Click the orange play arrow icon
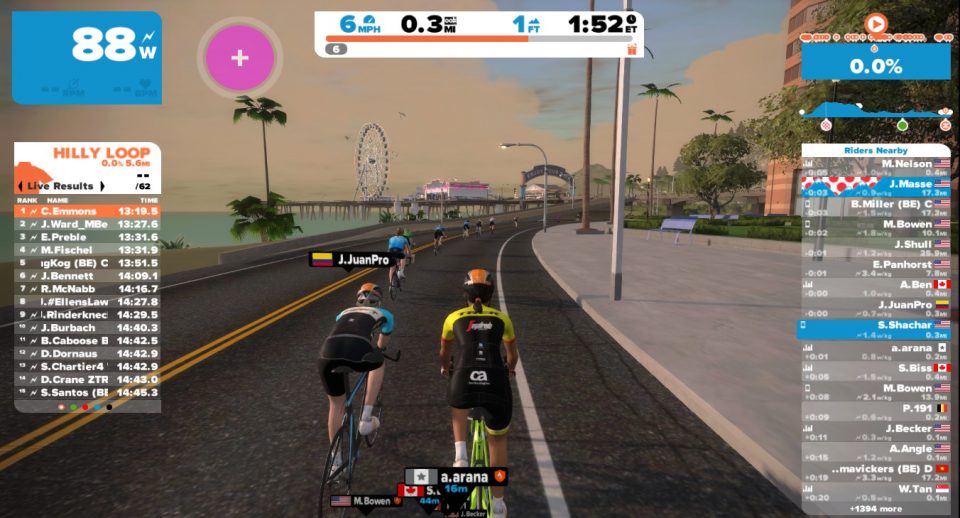This screenshot has width=960, height=518. tap(876, 22)
